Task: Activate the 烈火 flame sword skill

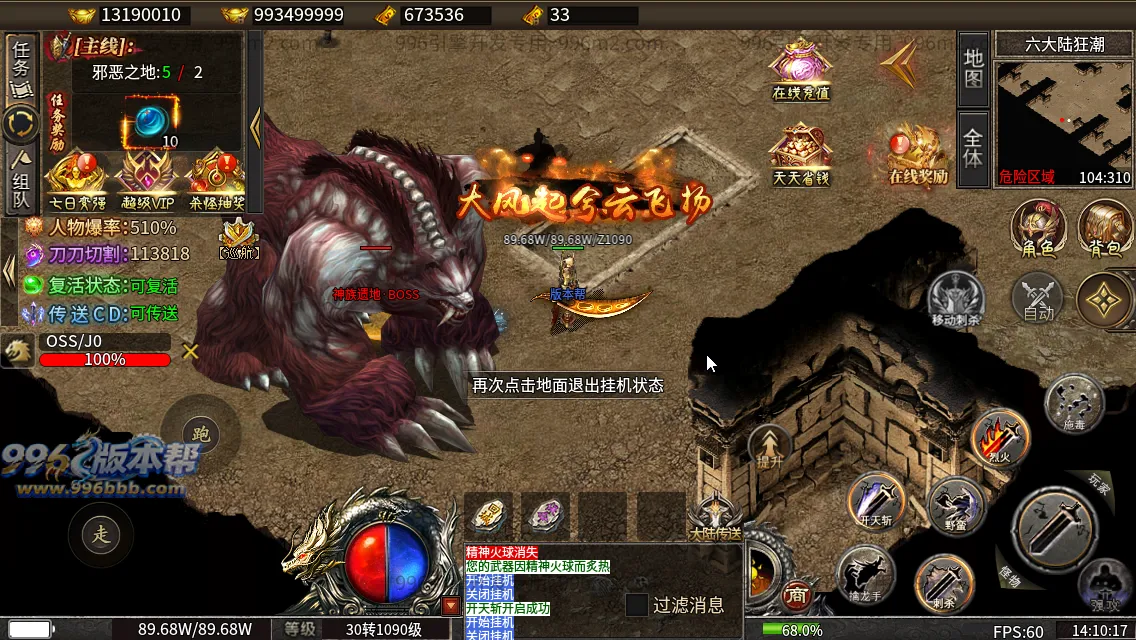Action: (x=999, y=437)
